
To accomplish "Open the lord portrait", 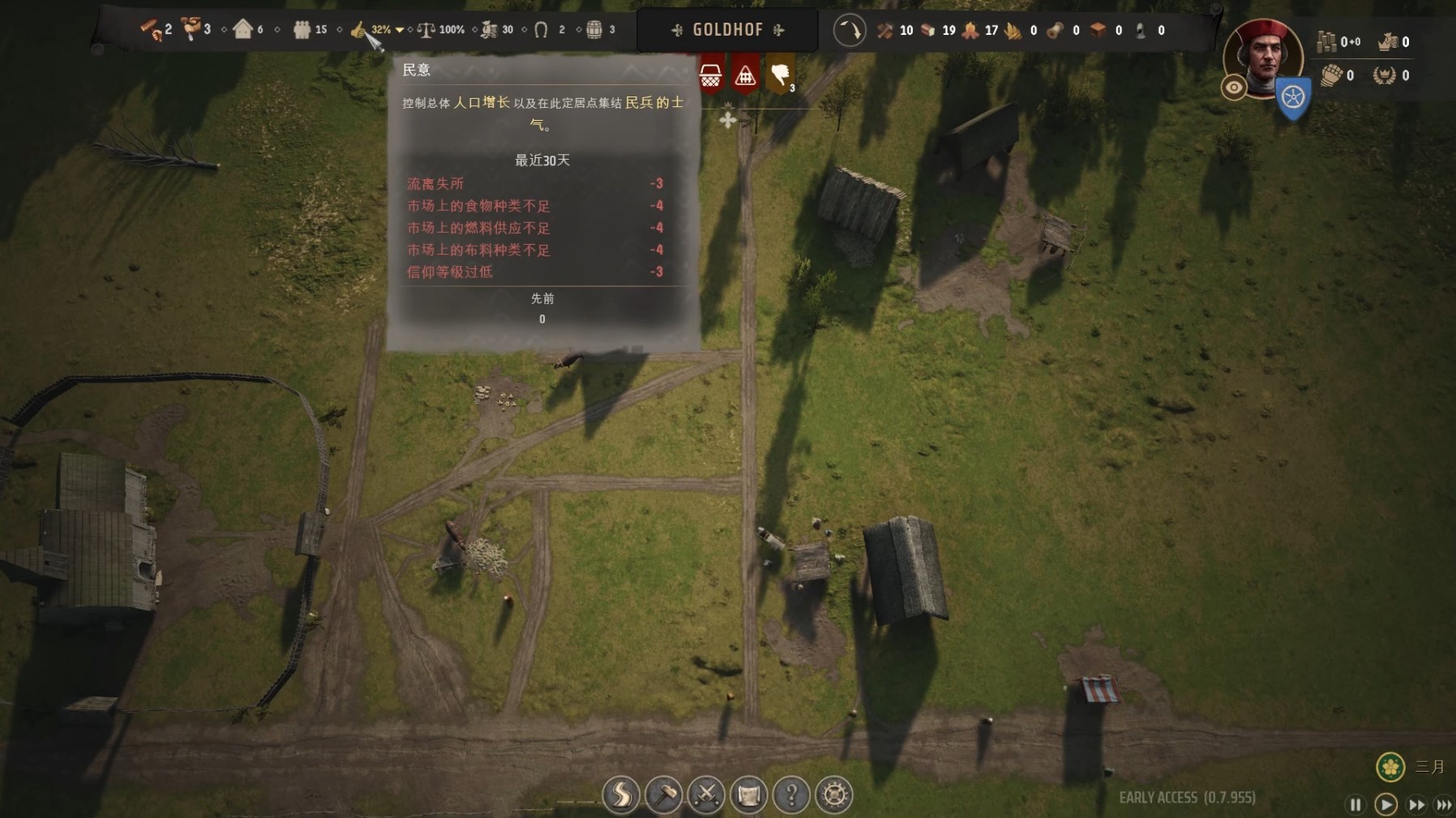I will [1263, 55].
